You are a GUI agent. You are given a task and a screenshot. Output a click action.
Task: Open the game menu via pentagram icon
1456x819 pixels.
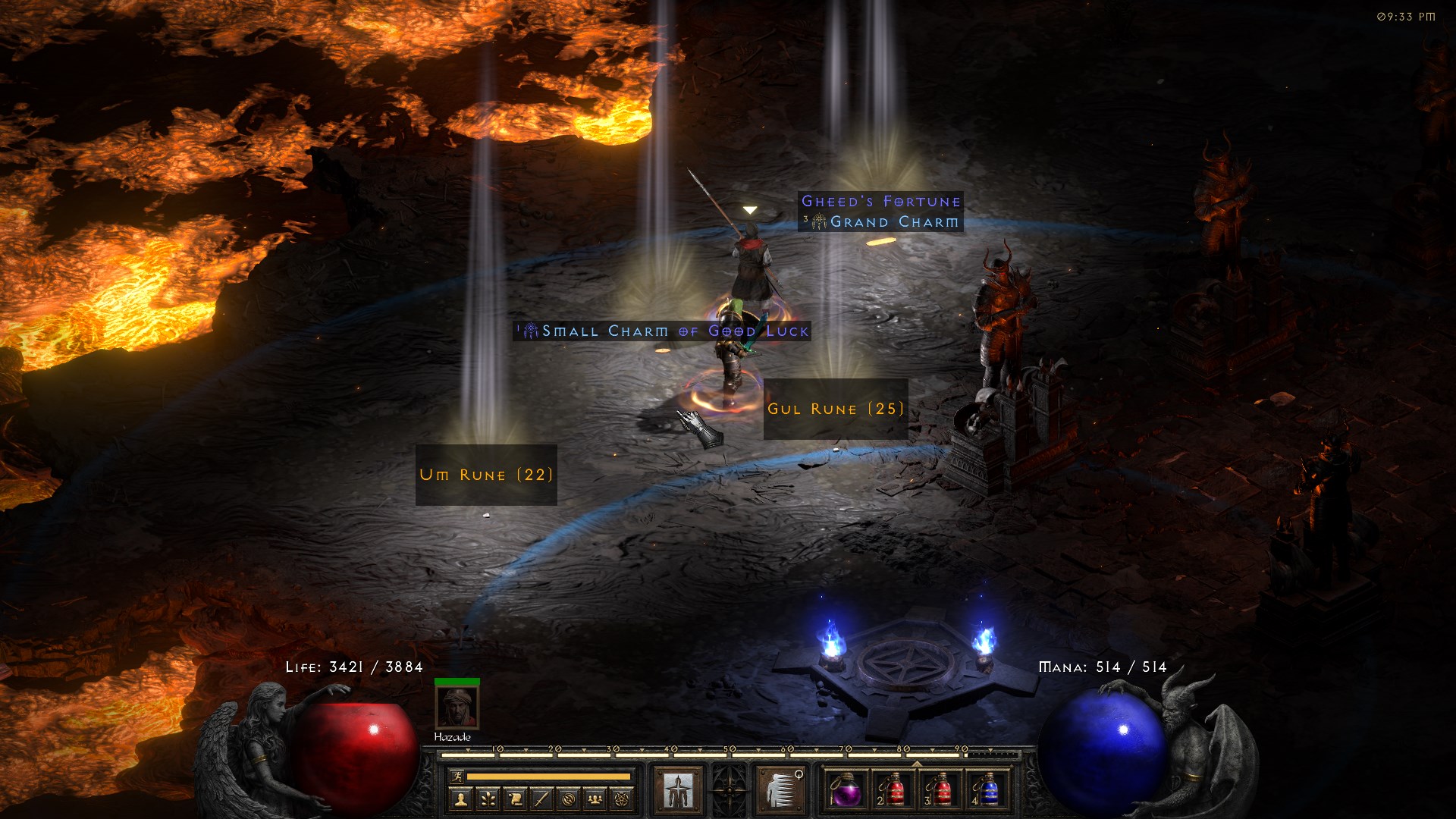click(x=622, y=798)
